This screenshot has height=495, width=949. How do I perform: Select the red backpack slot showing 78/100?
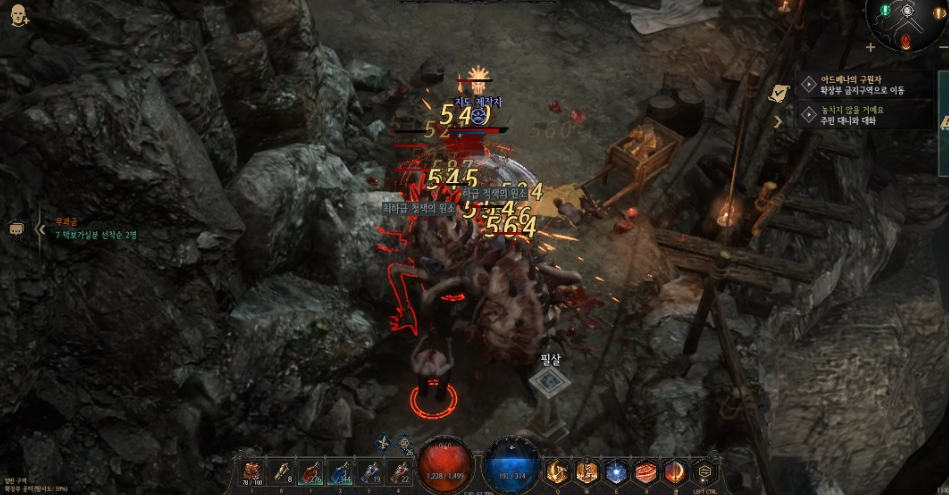point(253,471)
